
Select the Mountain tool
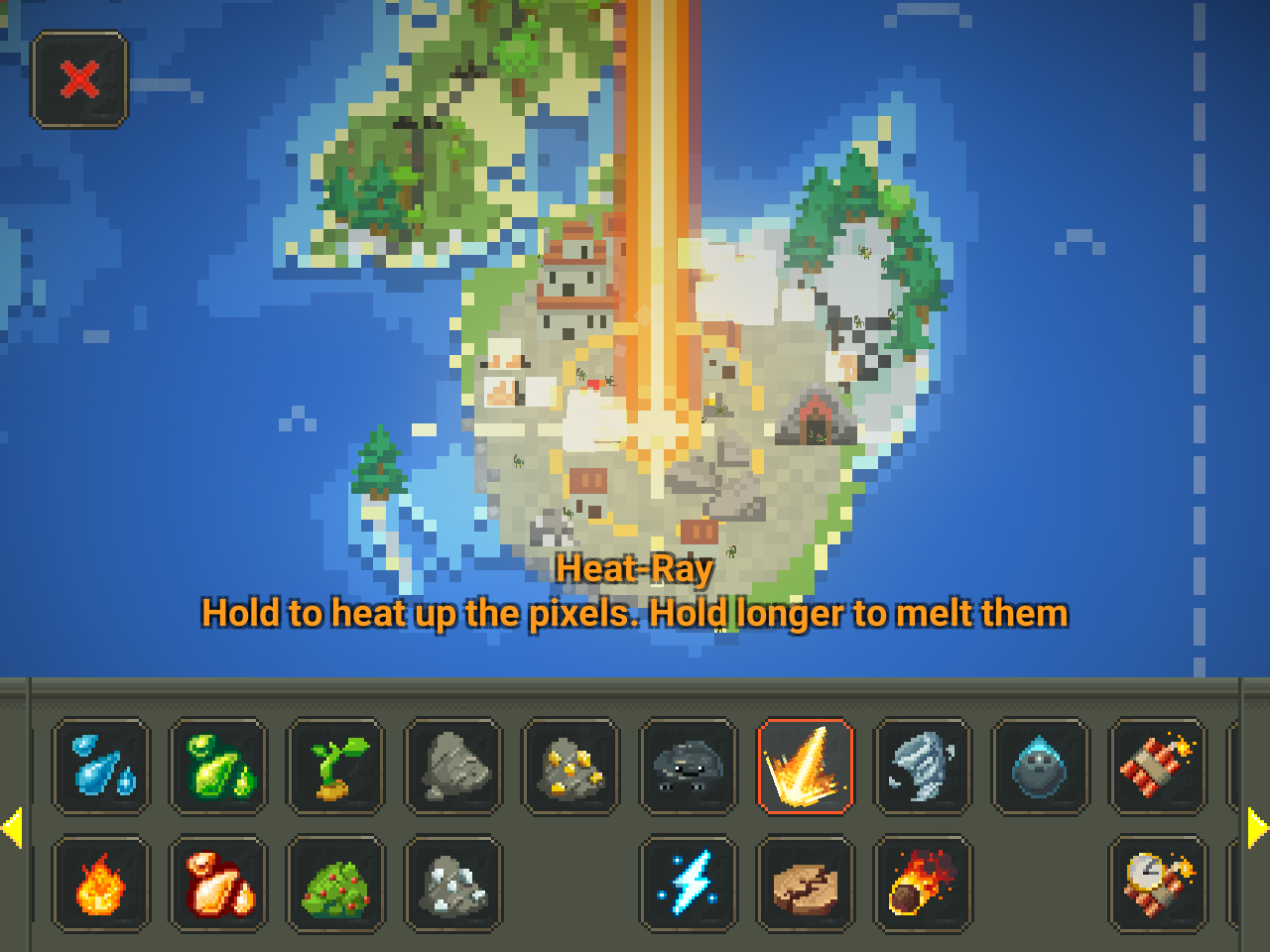tap(452, 767)
